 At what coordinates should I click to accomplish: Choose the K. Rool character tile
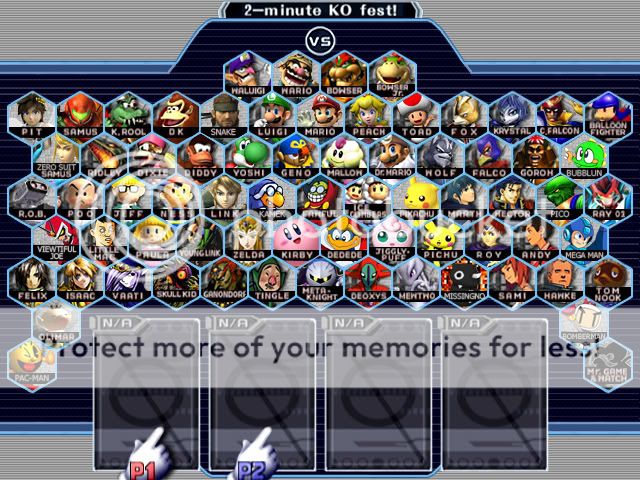128,113
